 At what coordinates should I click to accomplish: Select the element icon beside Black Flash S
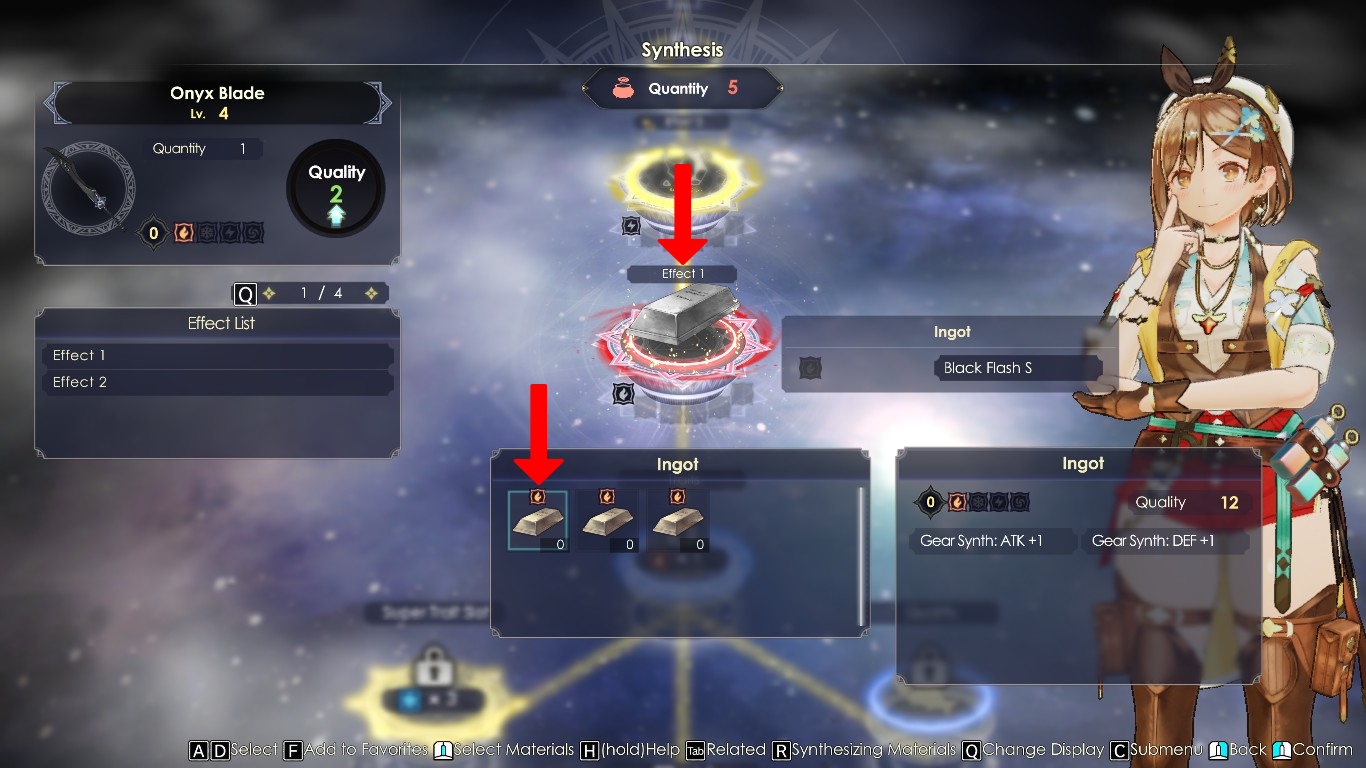coord(808,368)
